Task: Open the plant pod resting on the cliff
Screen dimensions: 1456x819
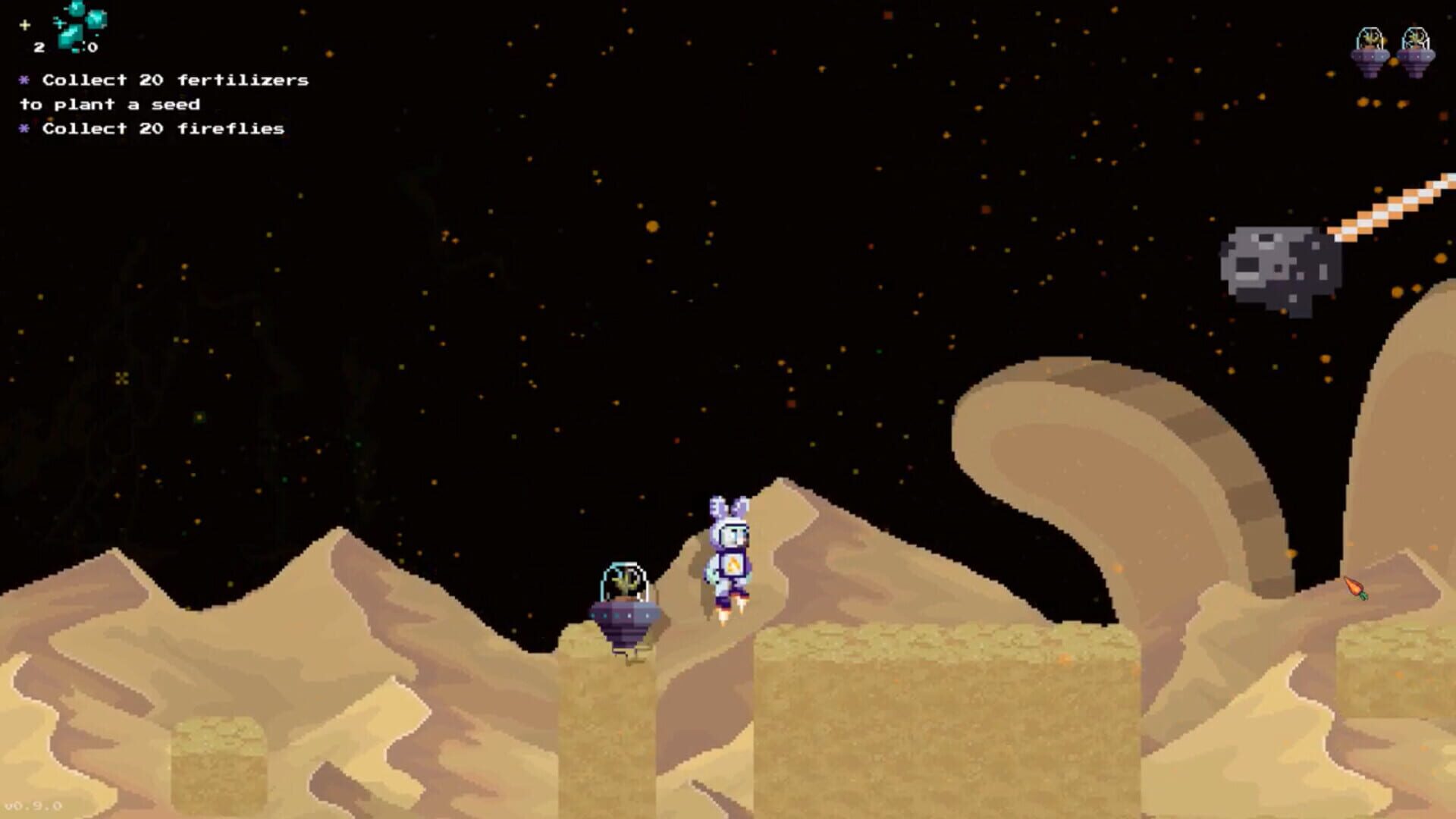Action: pyautogui.click(x=625, y=599)
